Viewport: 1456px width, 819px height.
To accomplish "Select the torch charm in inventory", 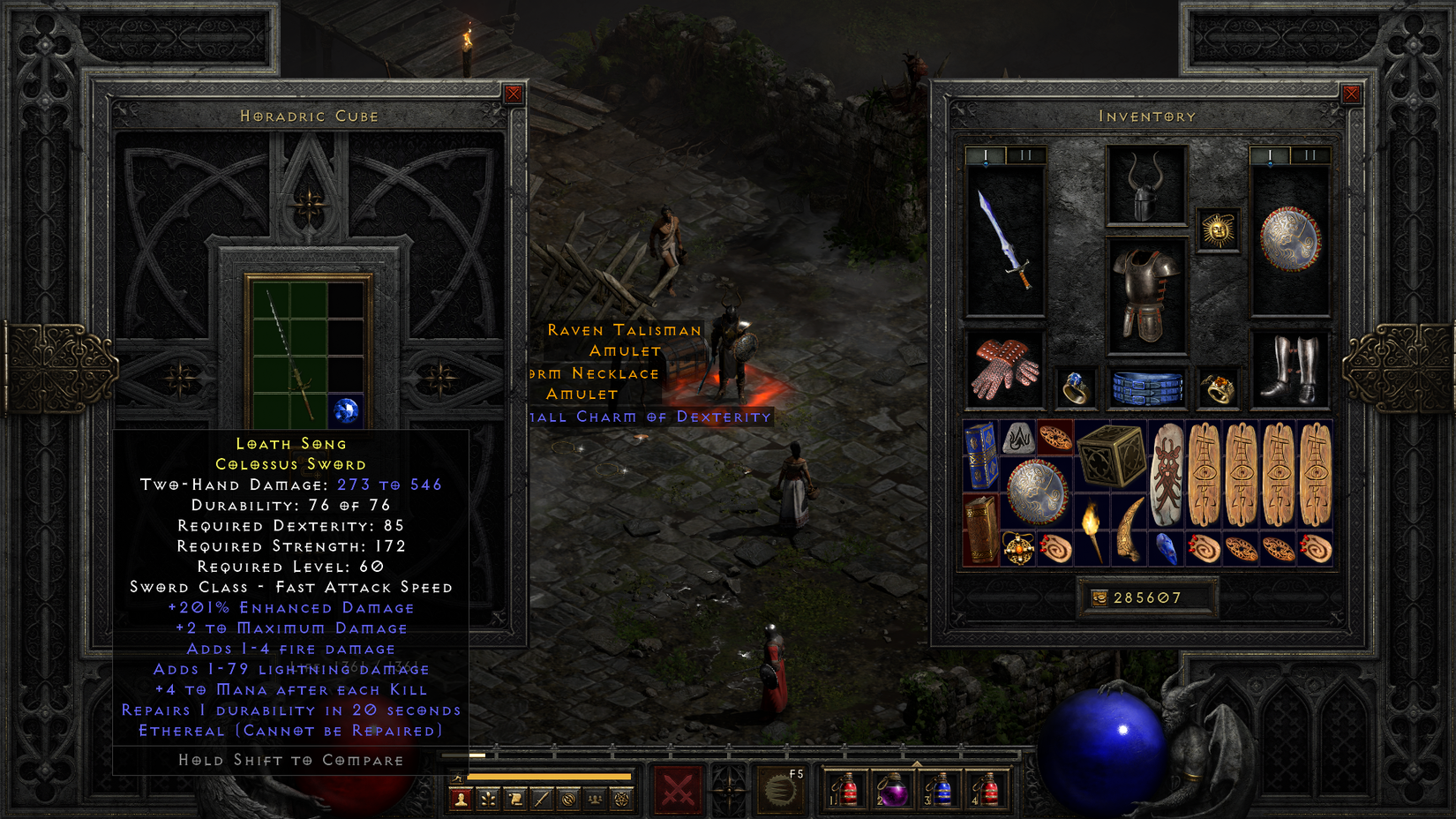I will point(1092,530).
